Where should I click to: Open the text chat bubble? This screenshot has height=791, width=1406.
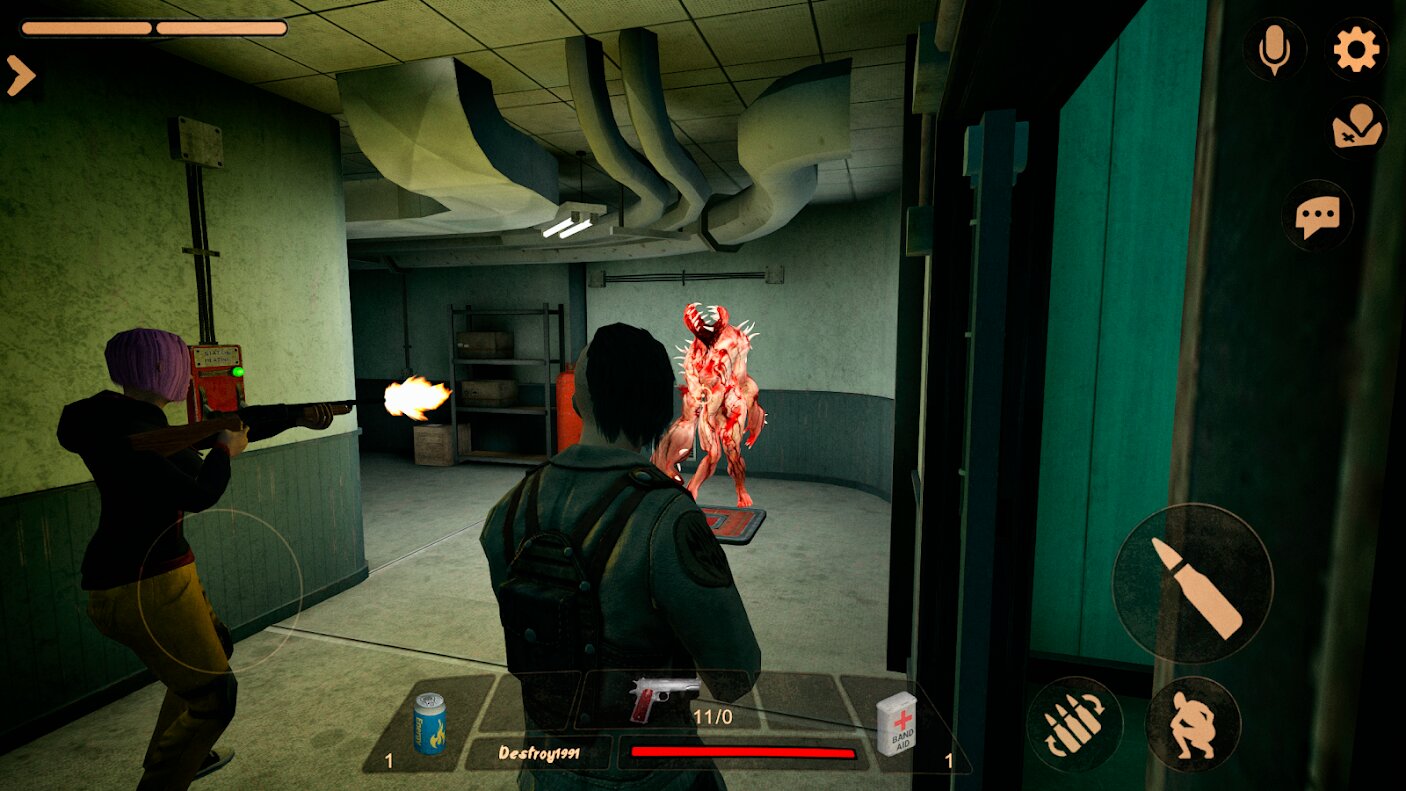(x=1317, y=216)
